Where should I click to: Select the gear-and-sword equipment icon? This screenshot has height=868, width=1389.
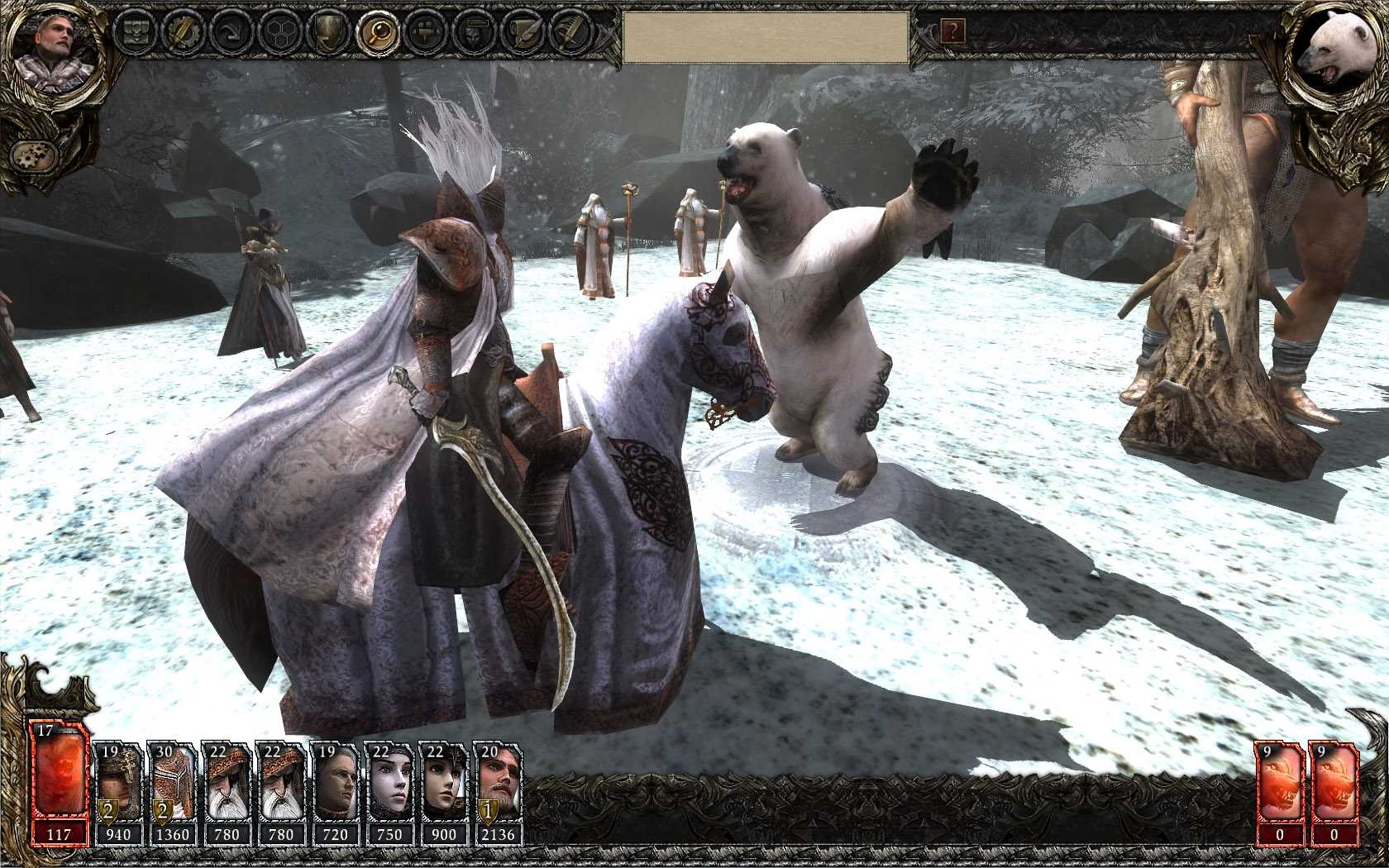click(x=183, y=33)
